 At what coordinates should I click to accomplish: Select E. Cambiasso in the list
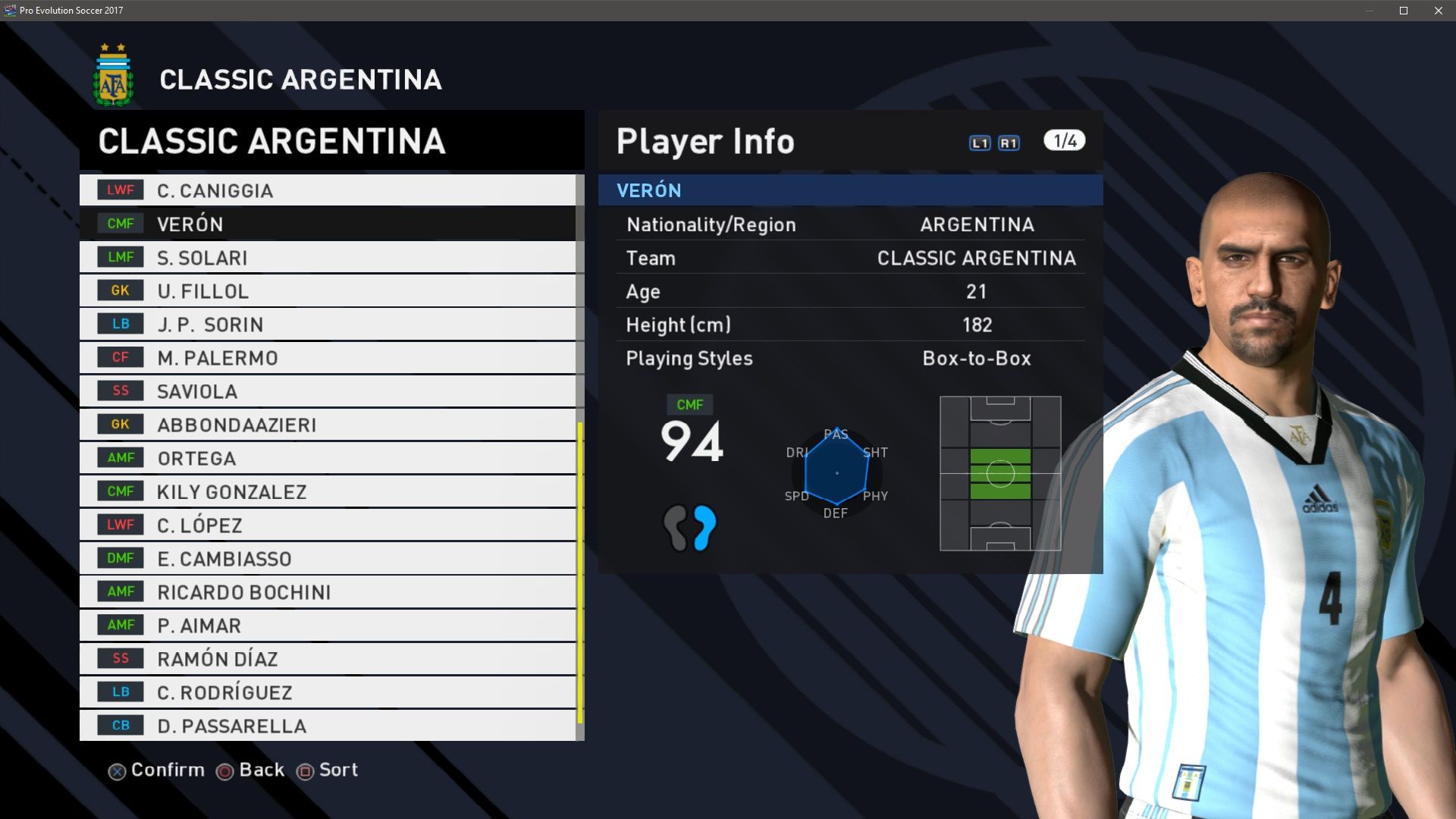328,559
